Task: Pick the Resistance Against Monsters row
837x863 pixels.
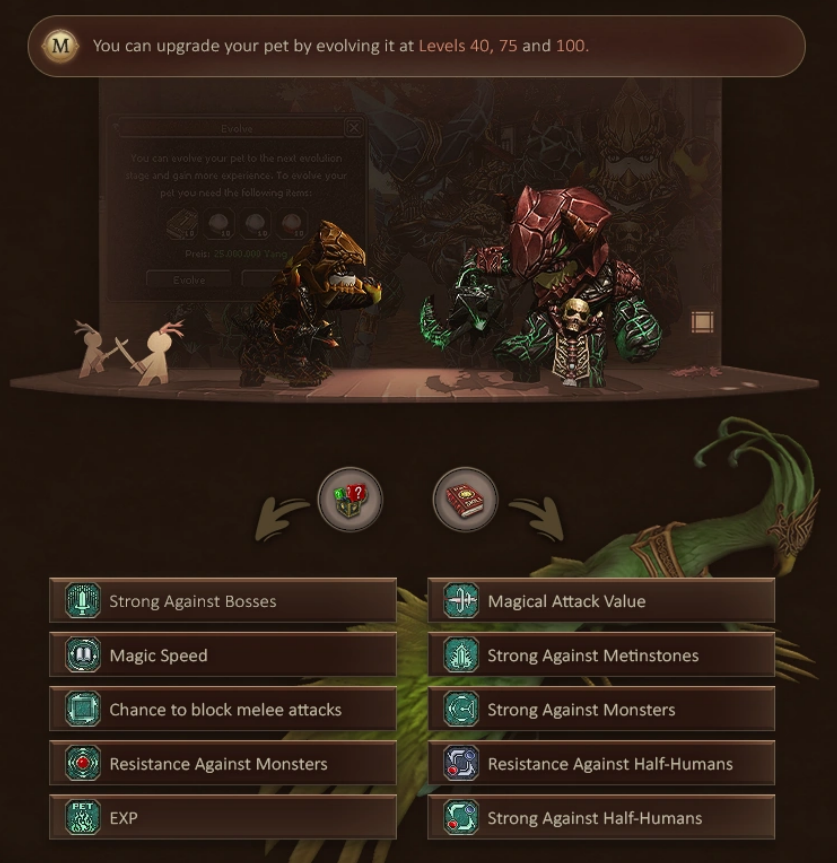Action: point(223,764)
